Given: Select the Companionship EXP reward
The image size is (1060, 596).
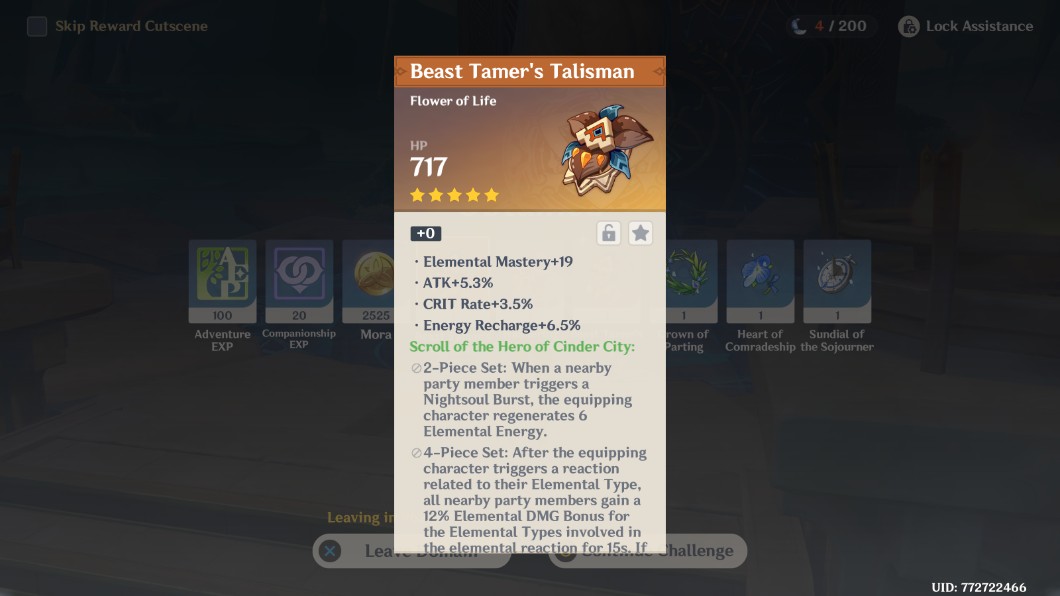Looking at the screenshot, I should tap(299, 281).
